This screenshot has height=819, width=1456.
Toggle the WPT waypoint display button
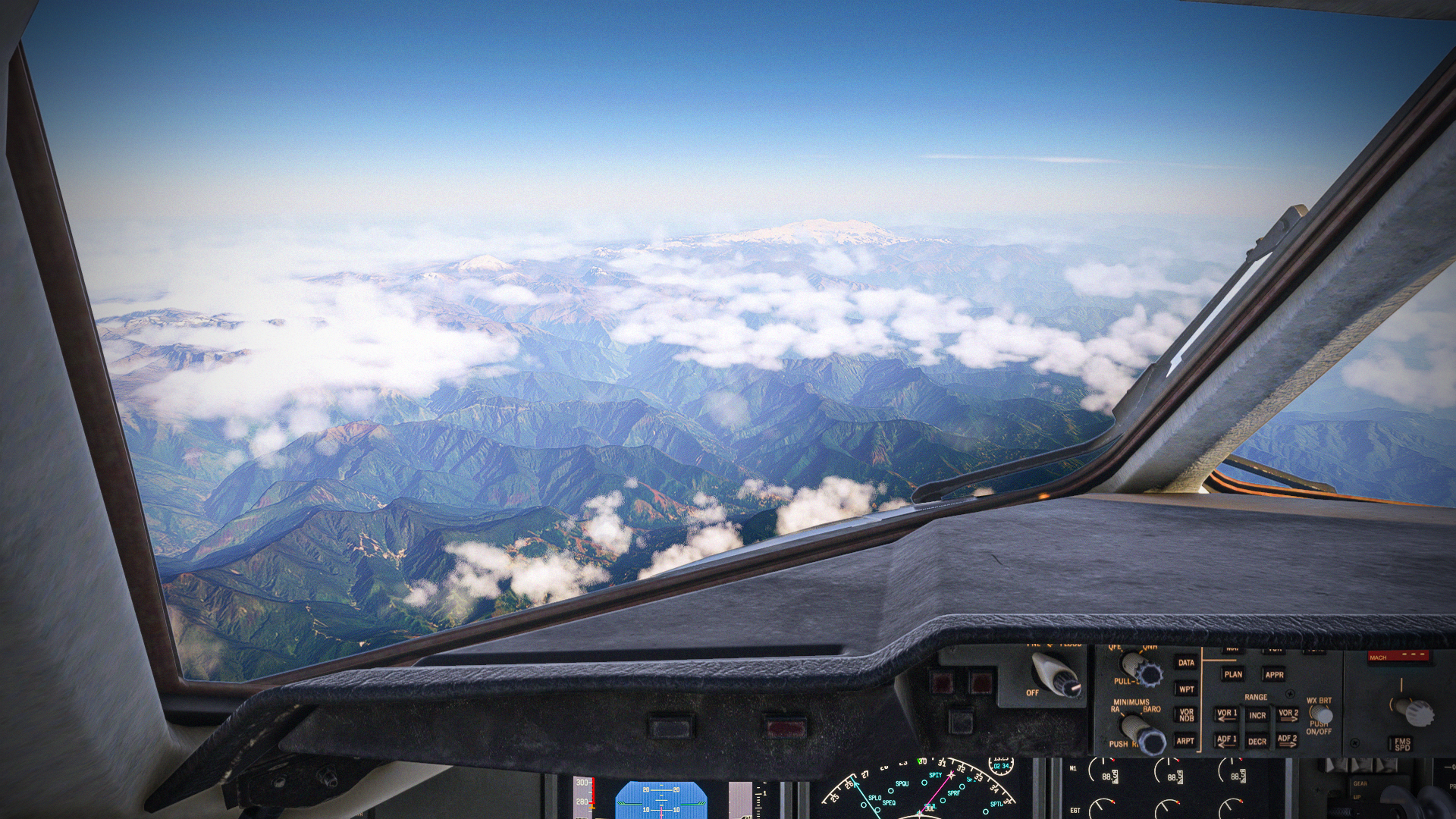(1186, 689)
